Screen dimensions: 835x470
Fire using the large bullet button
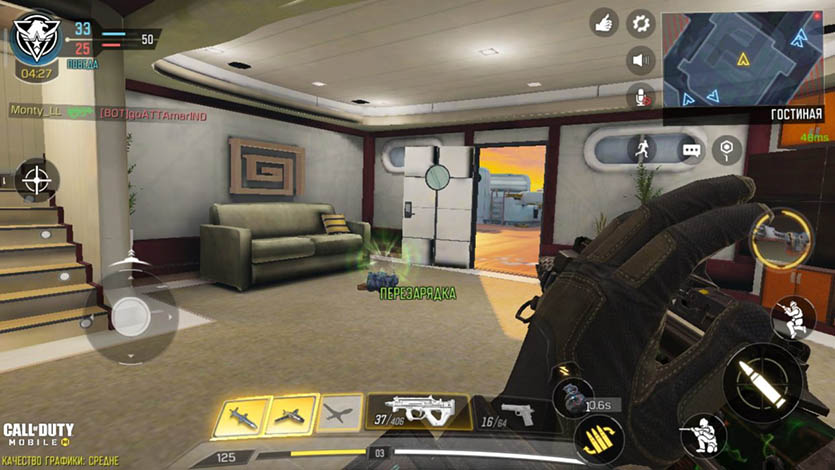coord(761,383)
